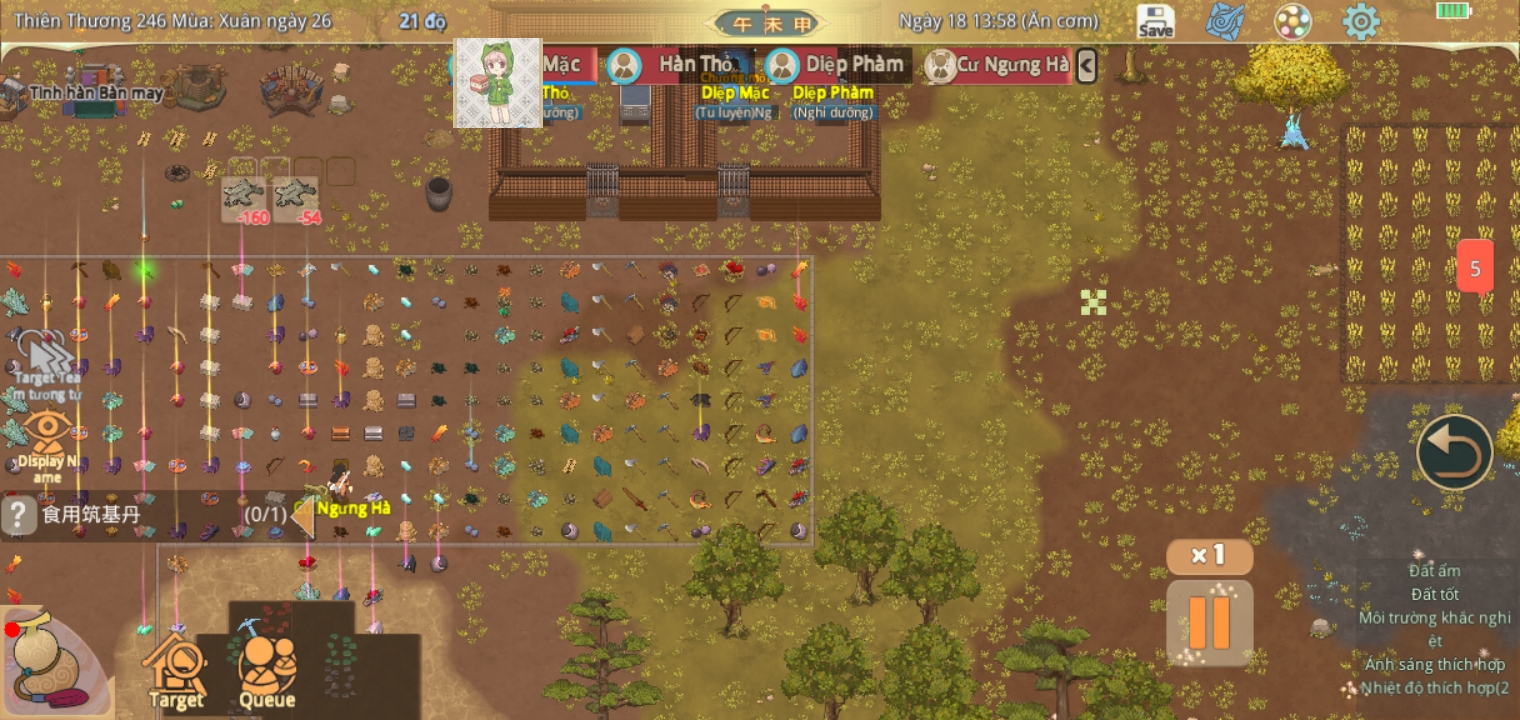Open the settings gear menu
Image resolution: width=1520 pixels, height=720 pixels.
(x=1360, y=21)
